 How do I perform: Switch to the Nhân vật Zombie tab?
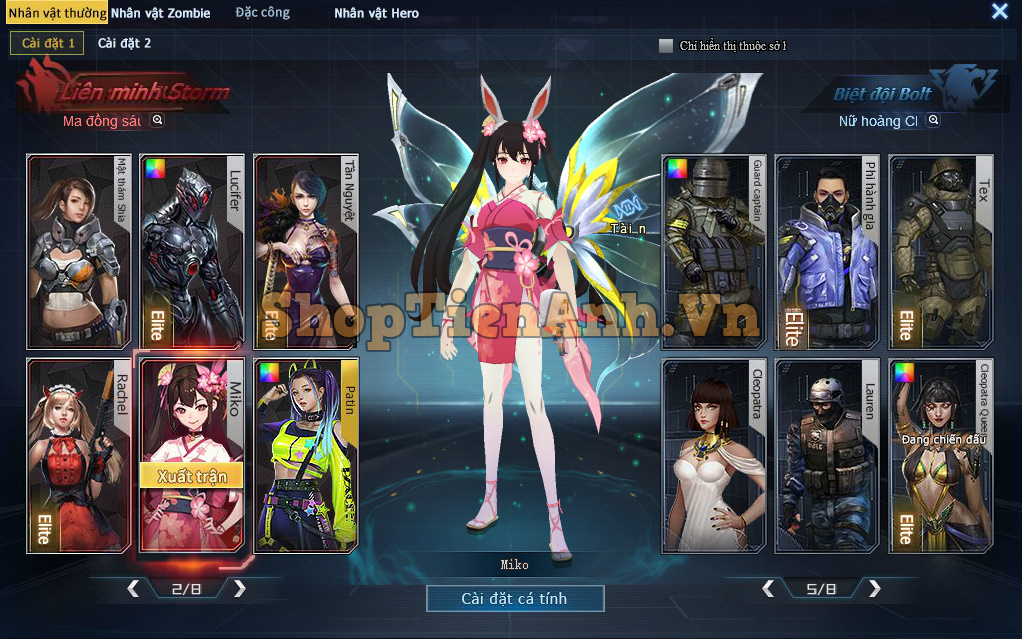161,13
